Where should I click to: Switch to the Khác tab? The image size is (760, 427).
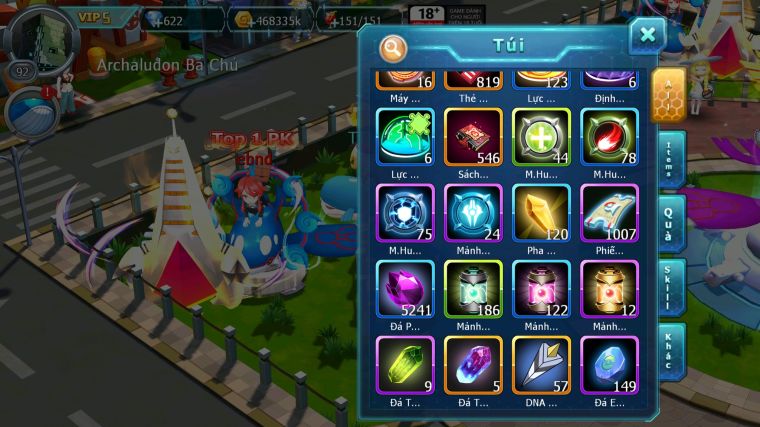tap(670, 352)
